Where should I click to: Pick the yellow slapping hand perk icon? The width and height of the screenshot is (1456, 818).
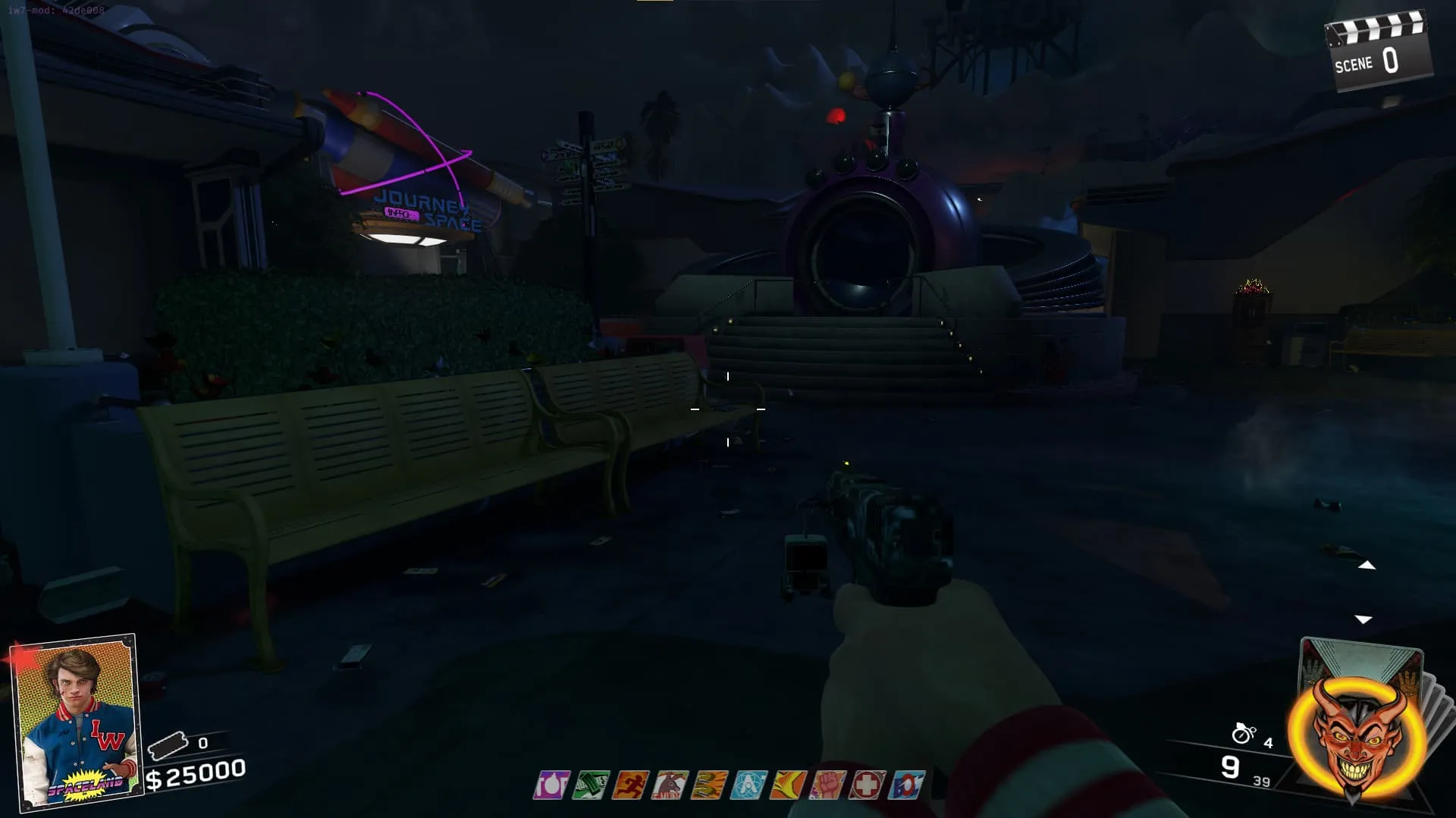click(788, 785)
